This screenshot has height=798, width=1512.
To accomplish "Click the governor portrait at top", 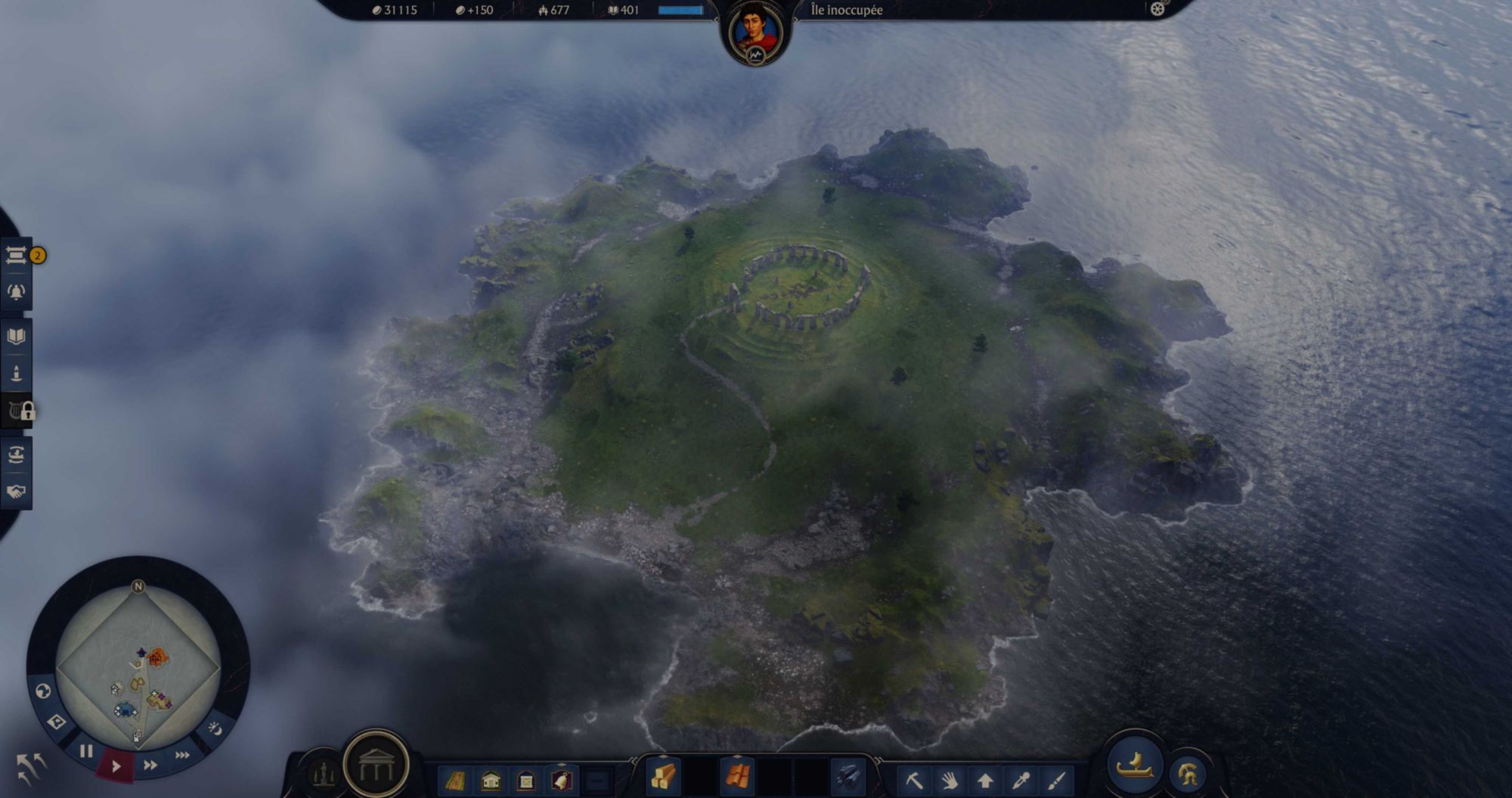I will point(755,31).
